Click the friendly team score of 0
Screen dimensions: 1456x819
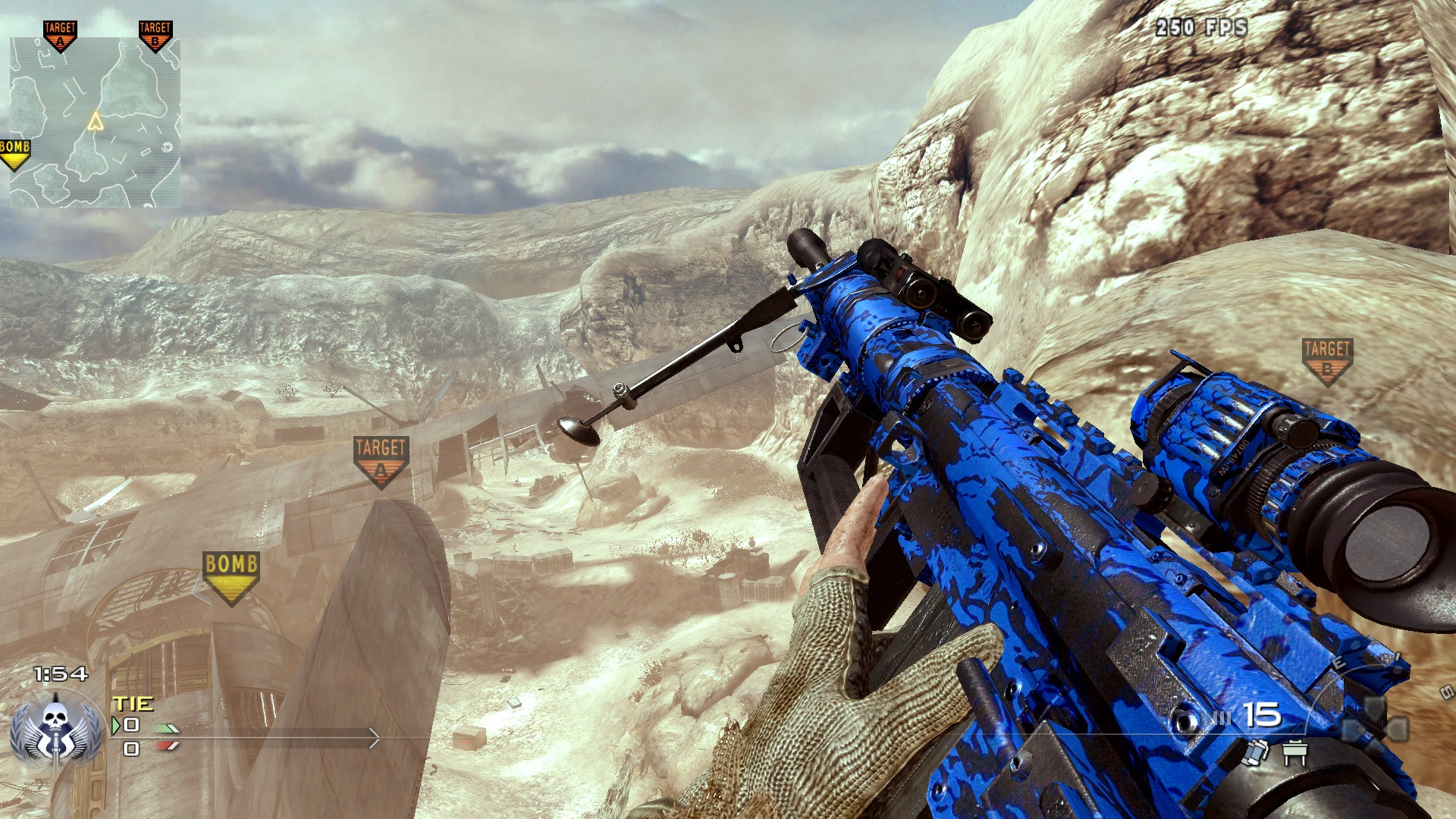[131, 725]
